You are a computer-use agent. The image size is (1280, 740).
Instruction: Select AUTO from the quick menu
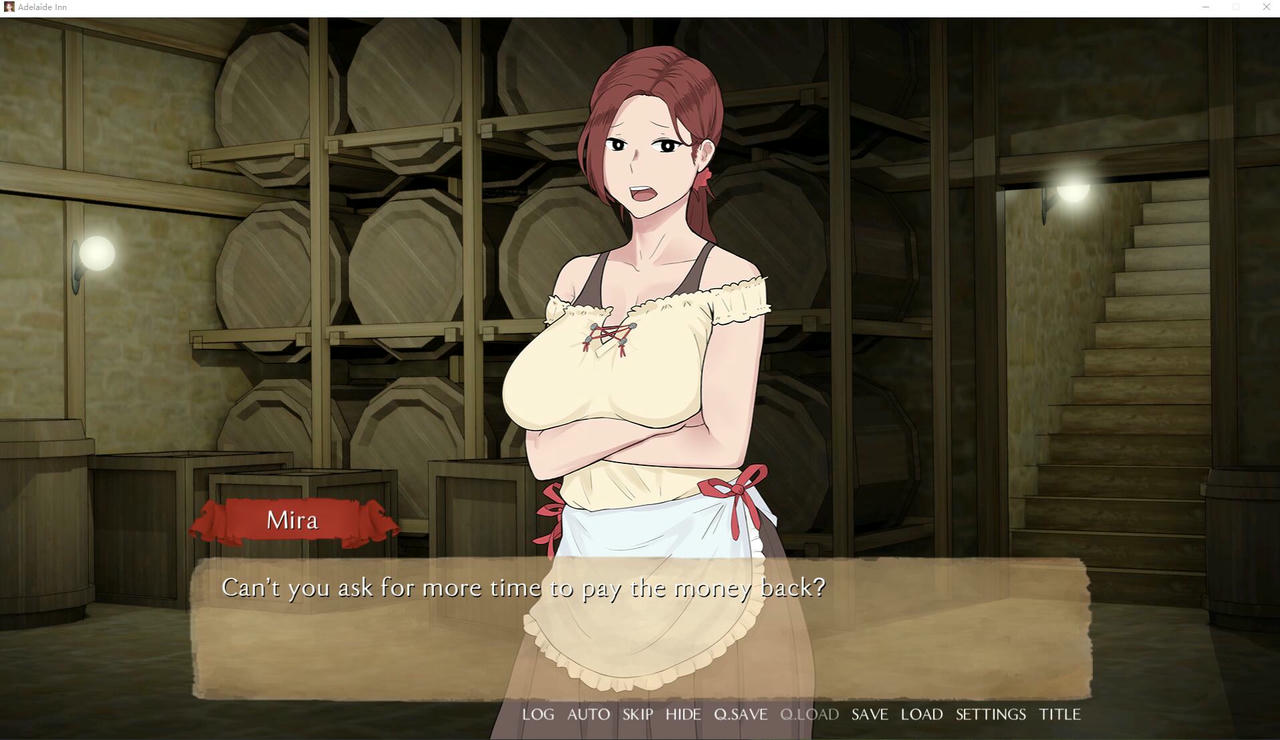point(588,714)
